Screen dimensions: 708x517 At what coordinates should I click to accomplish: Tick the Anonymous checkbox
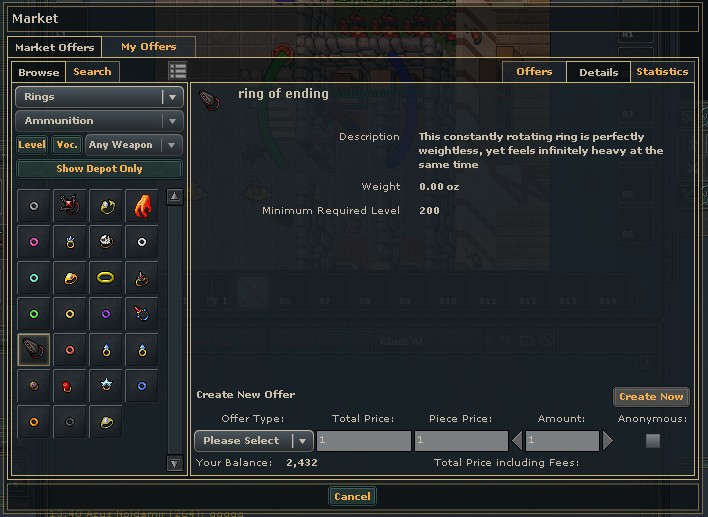pos(653,441)
